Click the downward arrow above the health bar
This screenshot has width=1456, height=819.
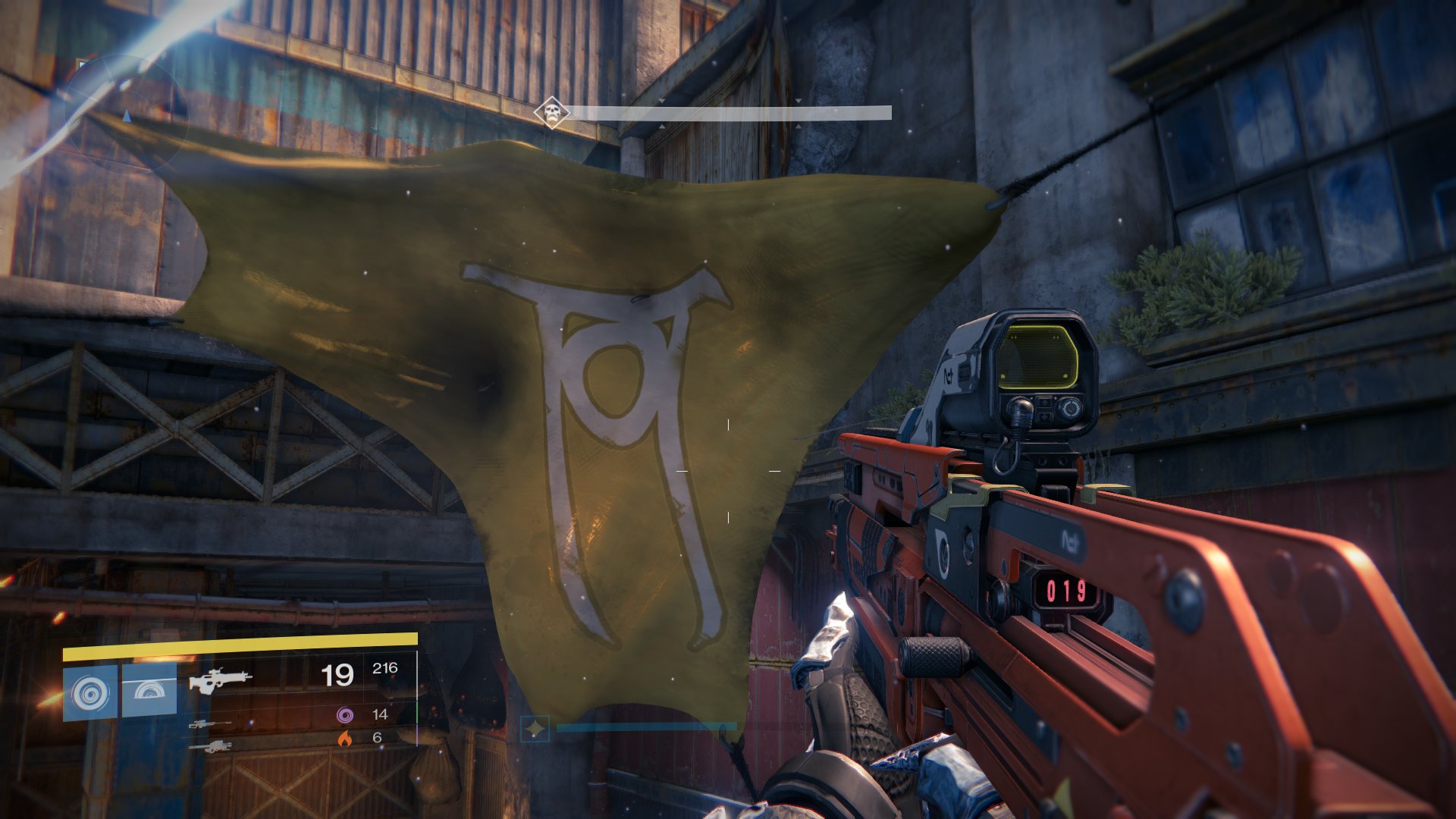pos(661,101)
